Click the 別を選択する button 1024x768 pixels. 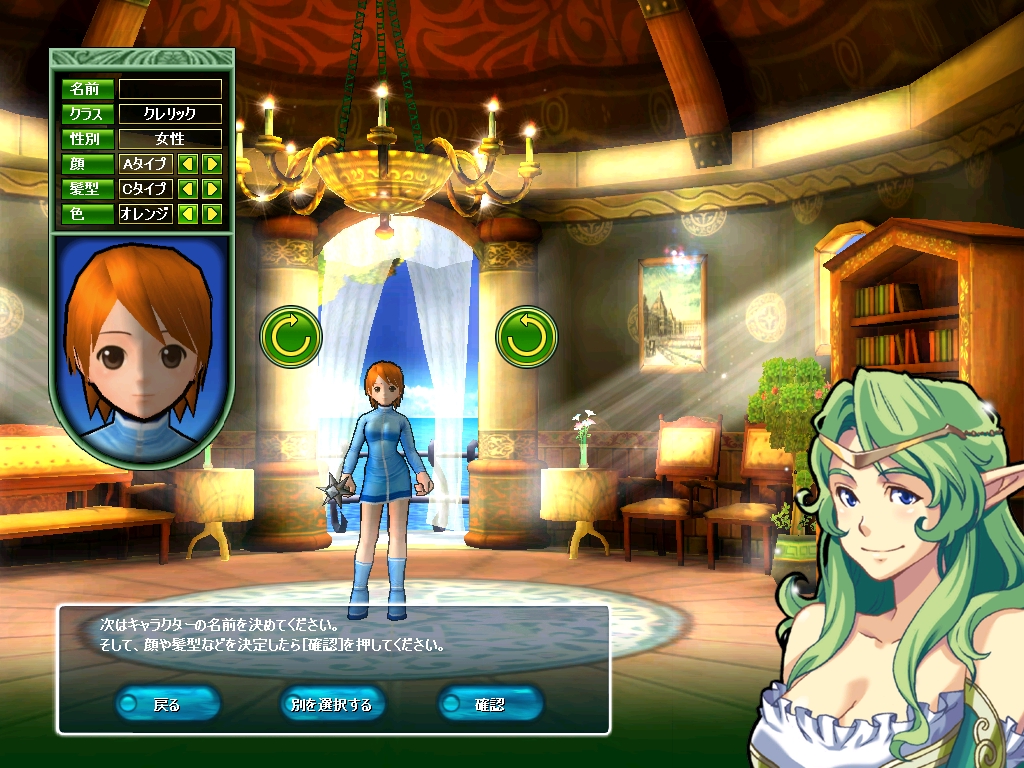pos(331,704)
